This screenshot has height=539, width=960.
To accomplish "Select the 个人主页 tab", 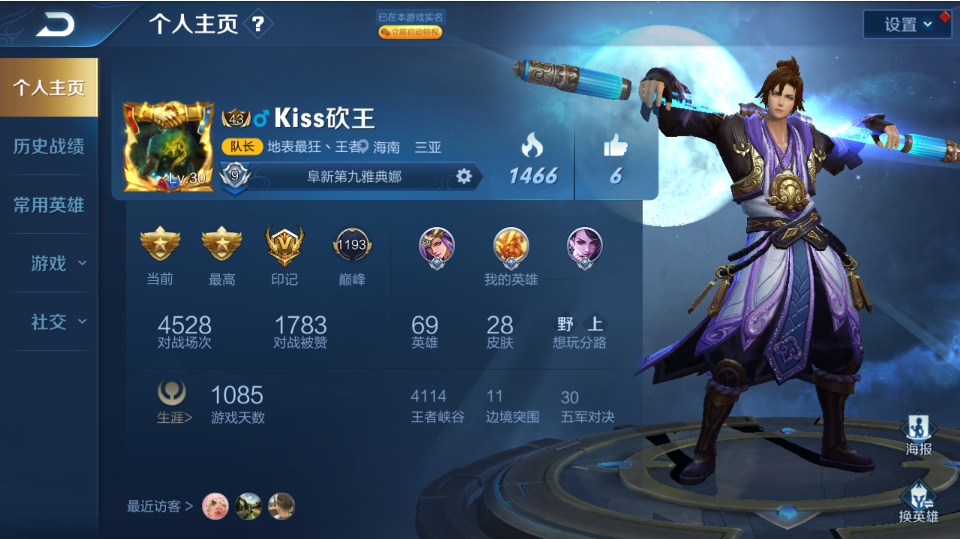I will [x=48, y=87].
